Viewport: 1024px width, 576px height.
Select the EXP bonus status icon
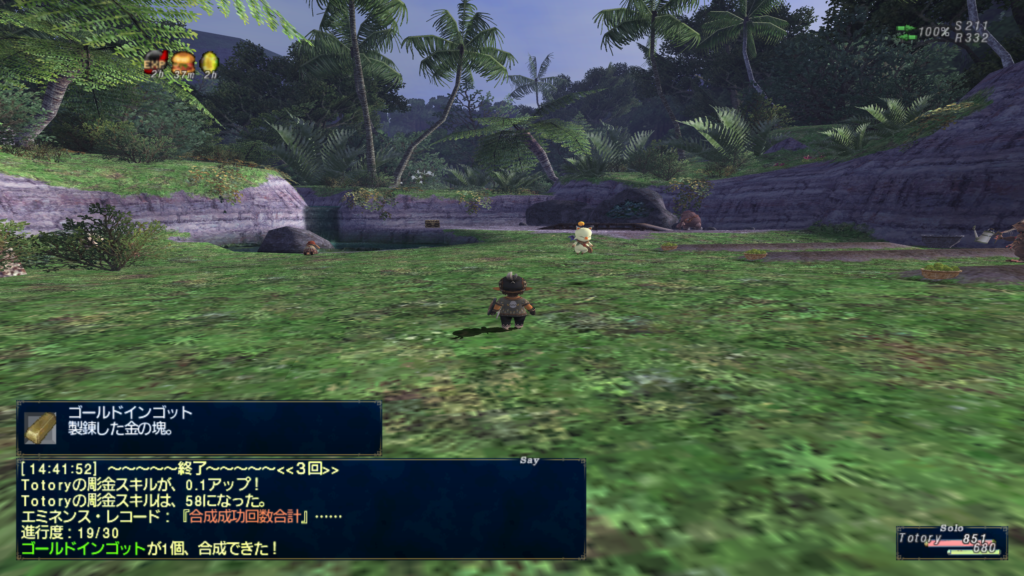pos(155,61)
